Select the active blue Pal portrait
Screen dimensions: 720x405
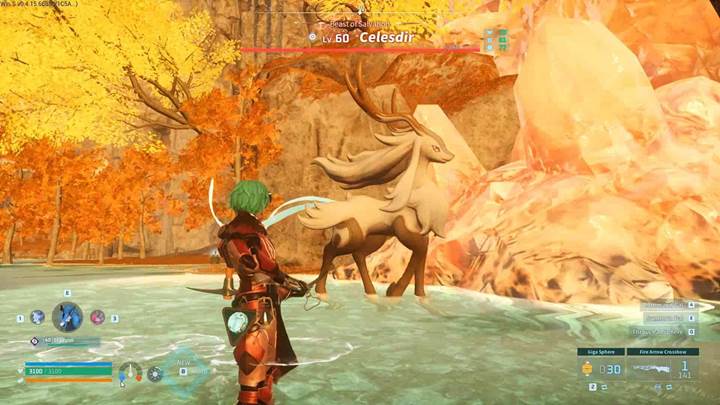67,317
